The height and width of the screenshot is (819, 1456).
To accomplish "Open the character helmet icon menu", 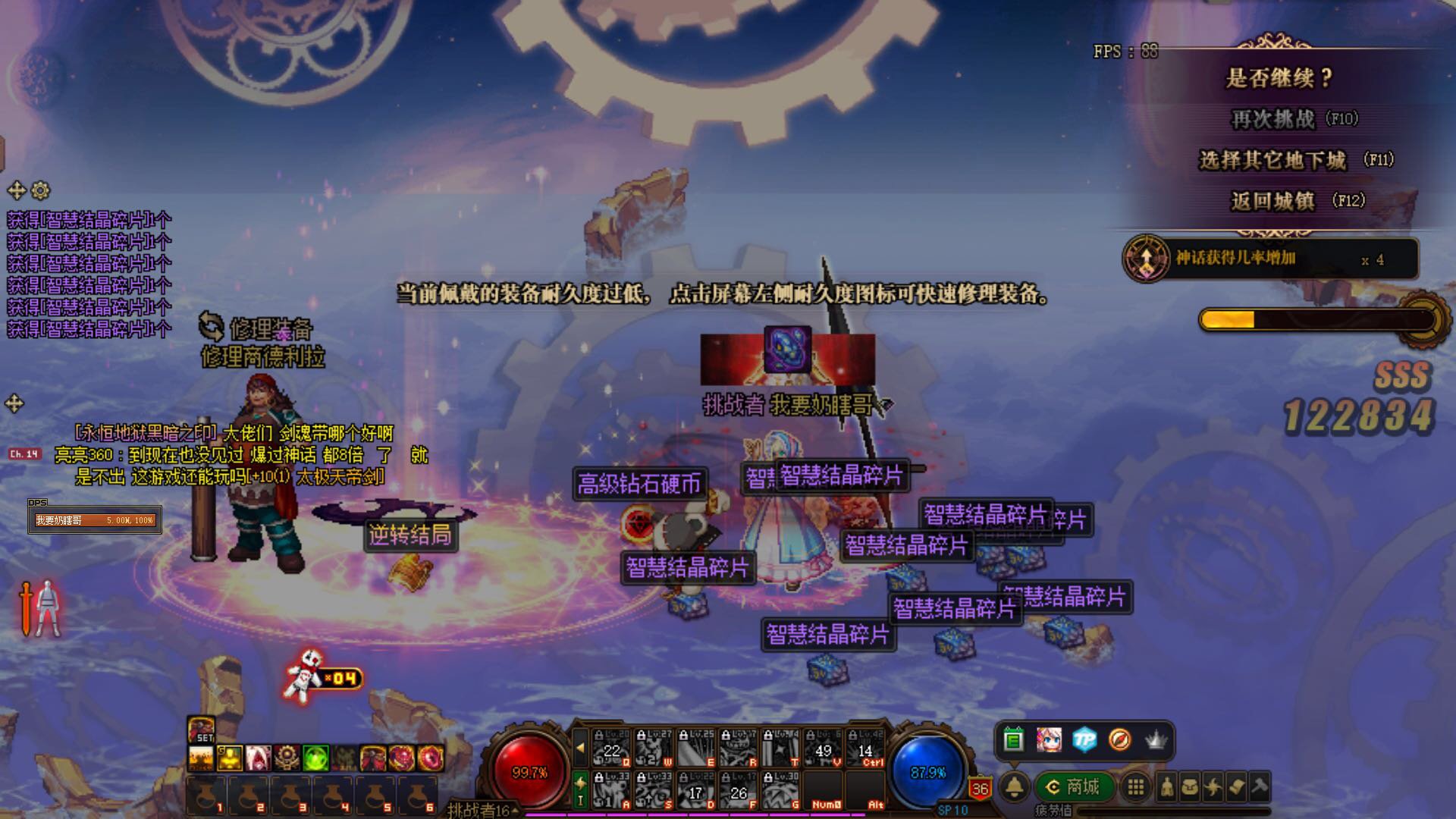I will click(x=1167, y=787).
